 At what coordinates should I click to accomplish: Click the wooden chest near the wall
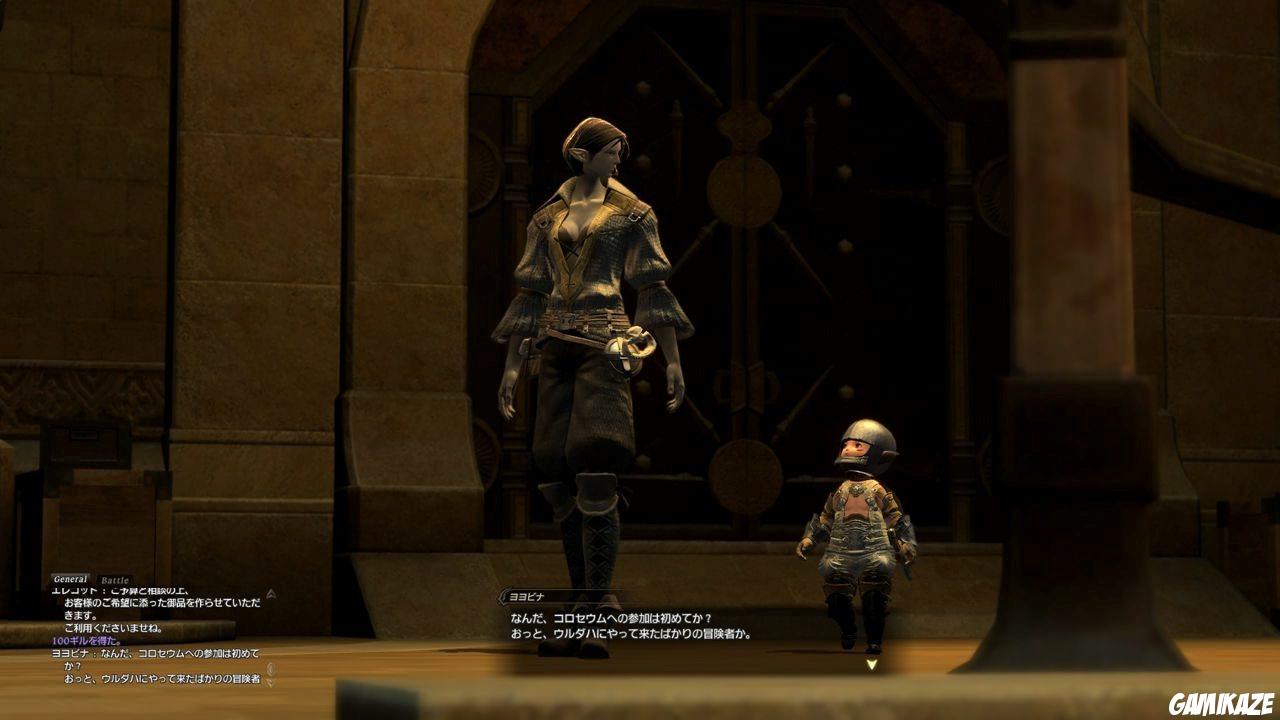click(x=85, y=445)
